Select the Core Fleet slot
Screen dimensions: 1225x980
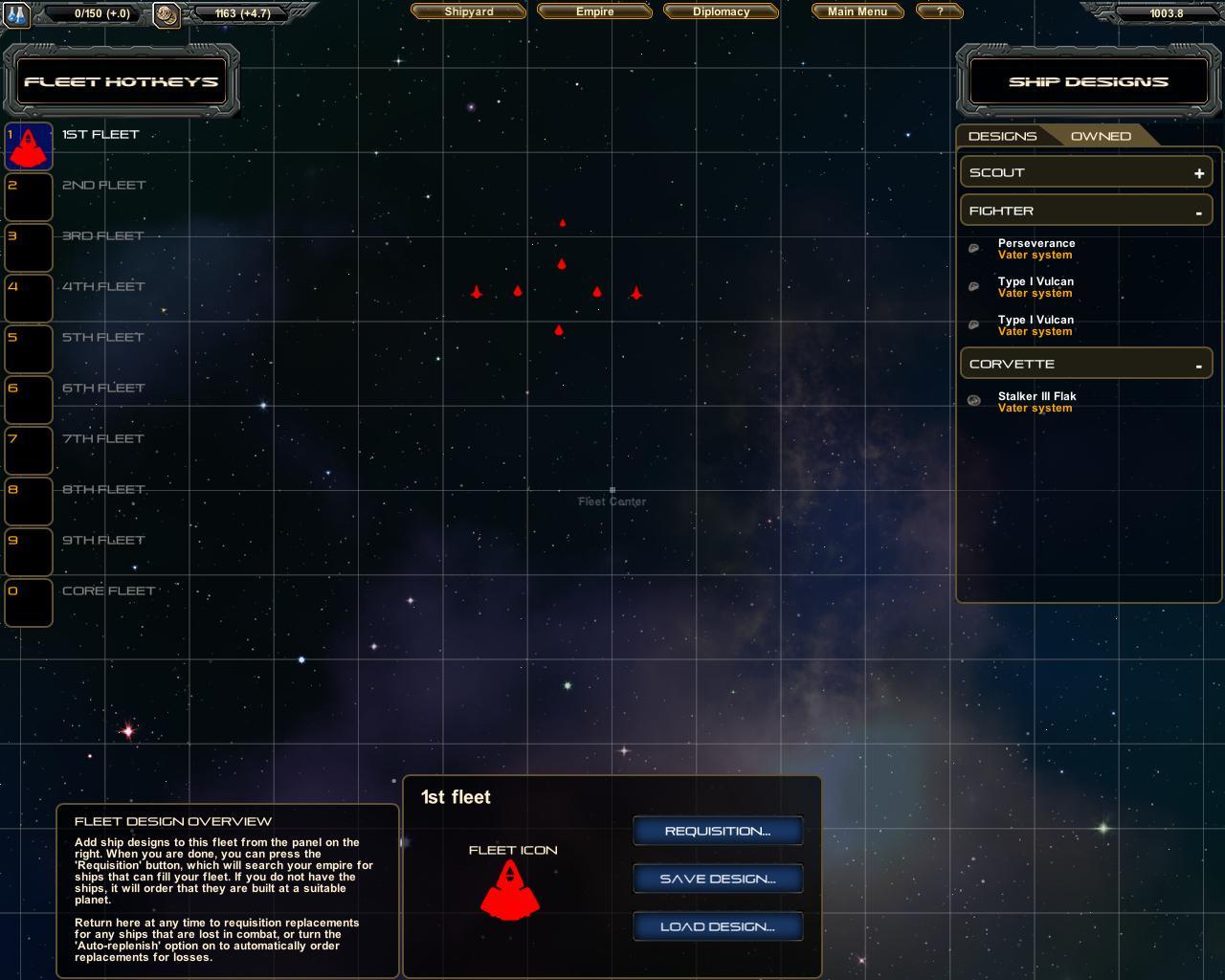[29, 603]
